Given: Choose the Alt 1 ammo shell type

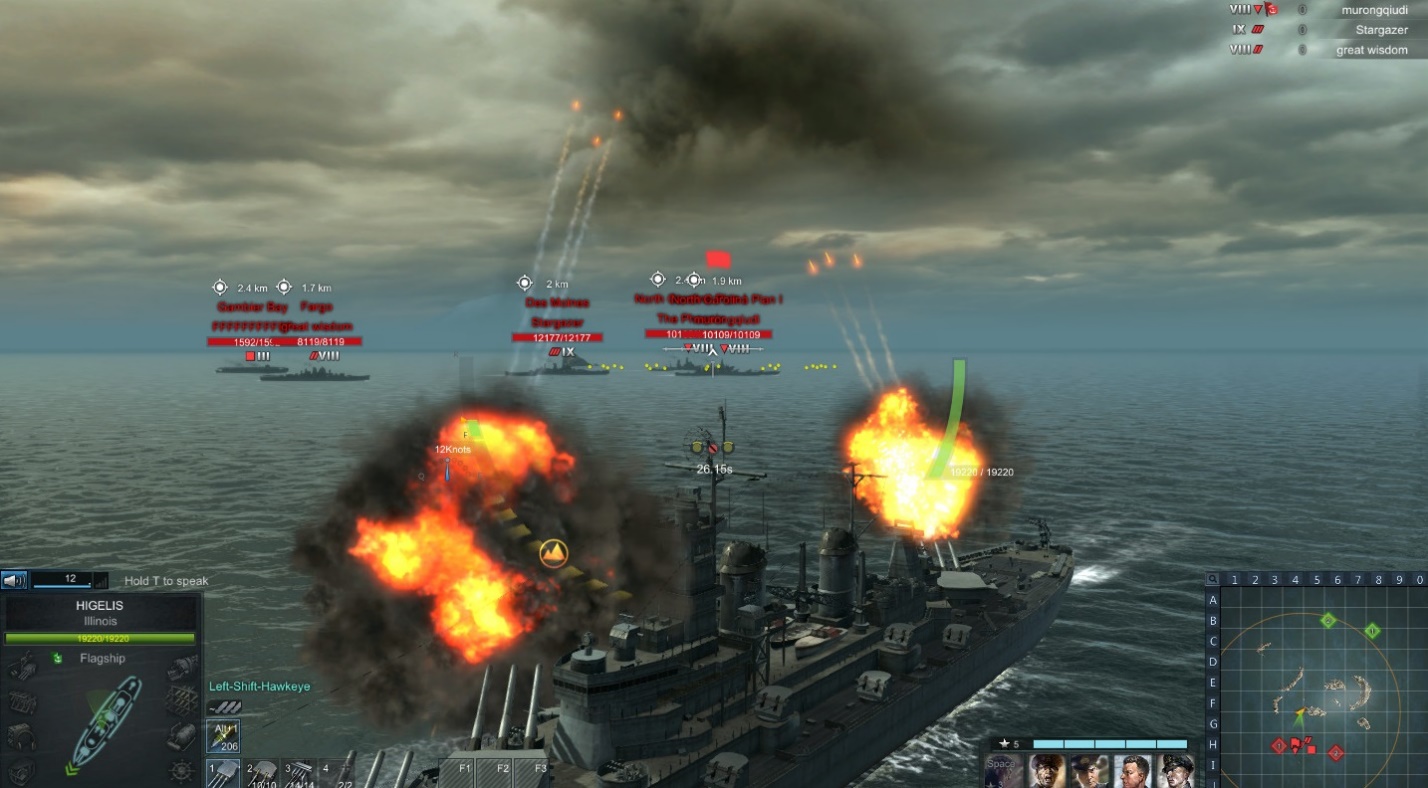Looking at the screenshot, I should pos(222,737).
